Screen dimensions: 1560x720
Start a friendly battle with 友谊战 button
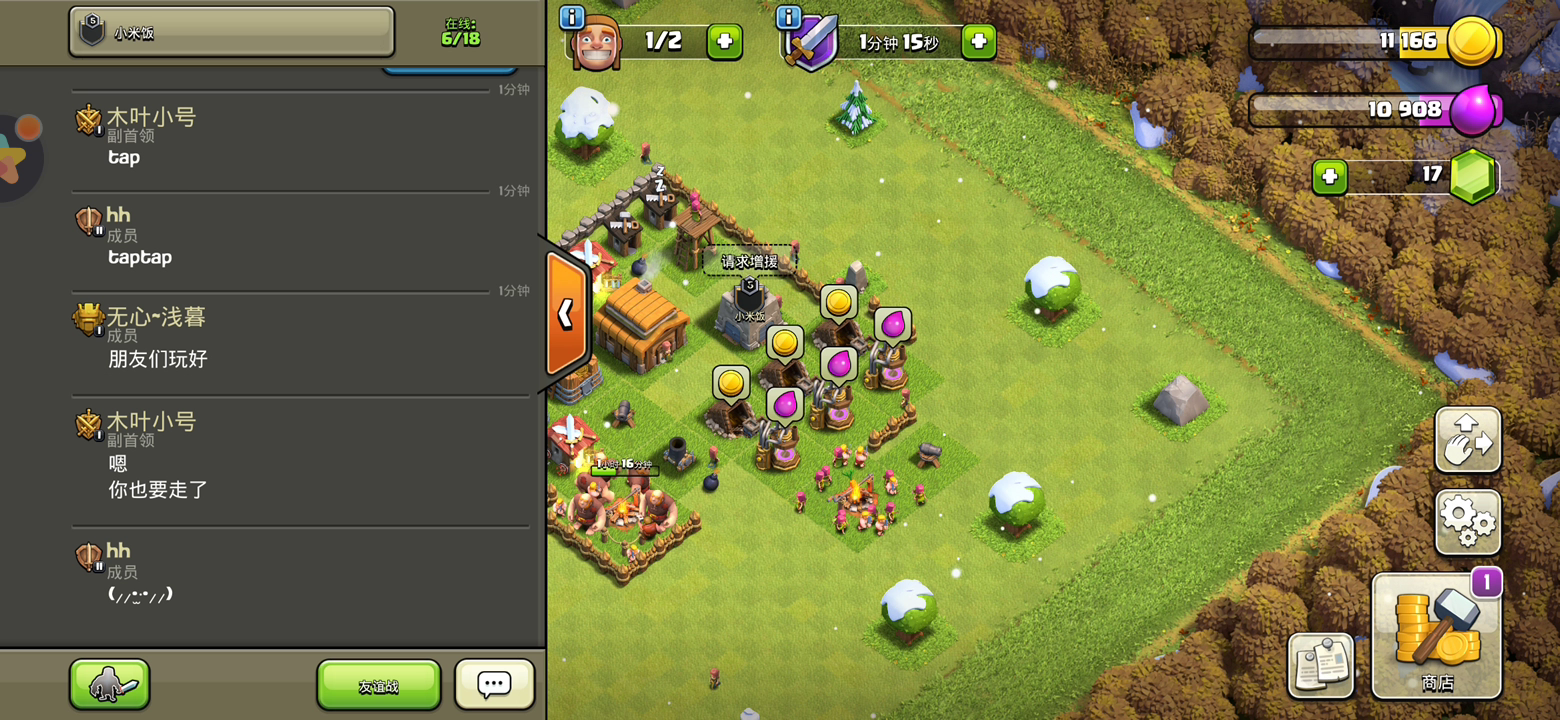(x=378, y=686)
